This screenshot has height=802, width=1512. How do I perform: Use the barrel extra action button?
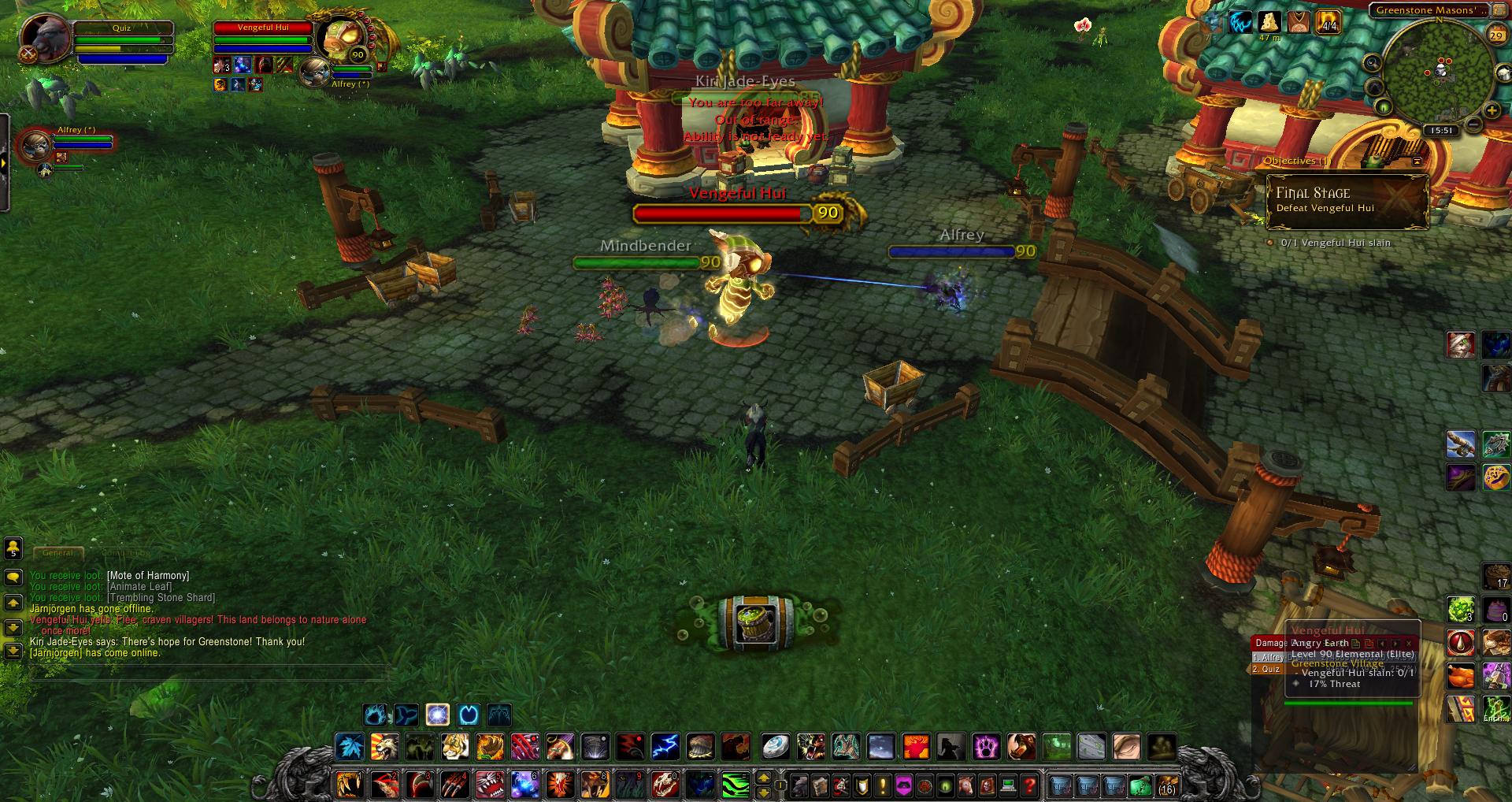[747, 622]
